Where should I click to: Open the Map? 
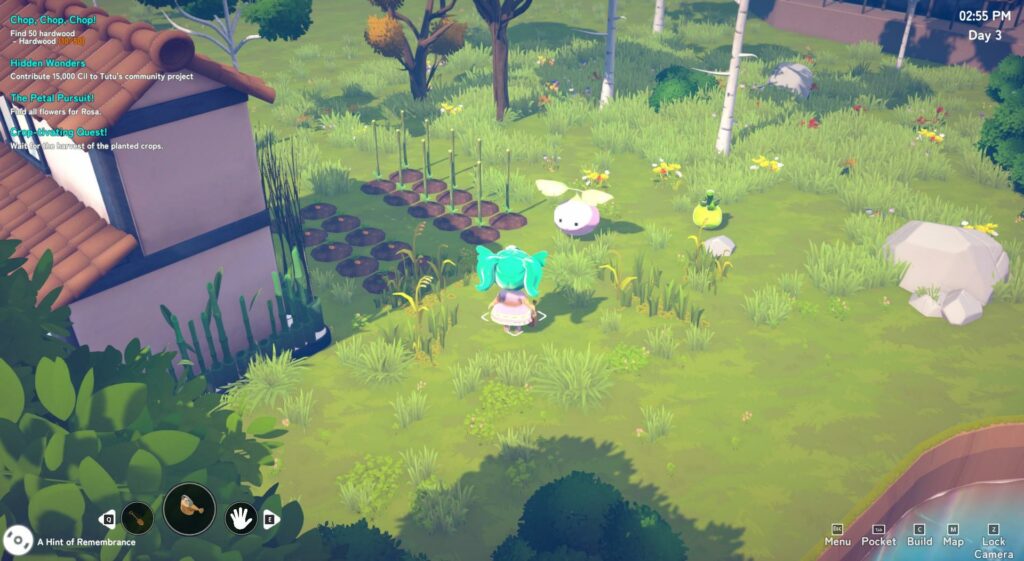click(x=953, y=536)
